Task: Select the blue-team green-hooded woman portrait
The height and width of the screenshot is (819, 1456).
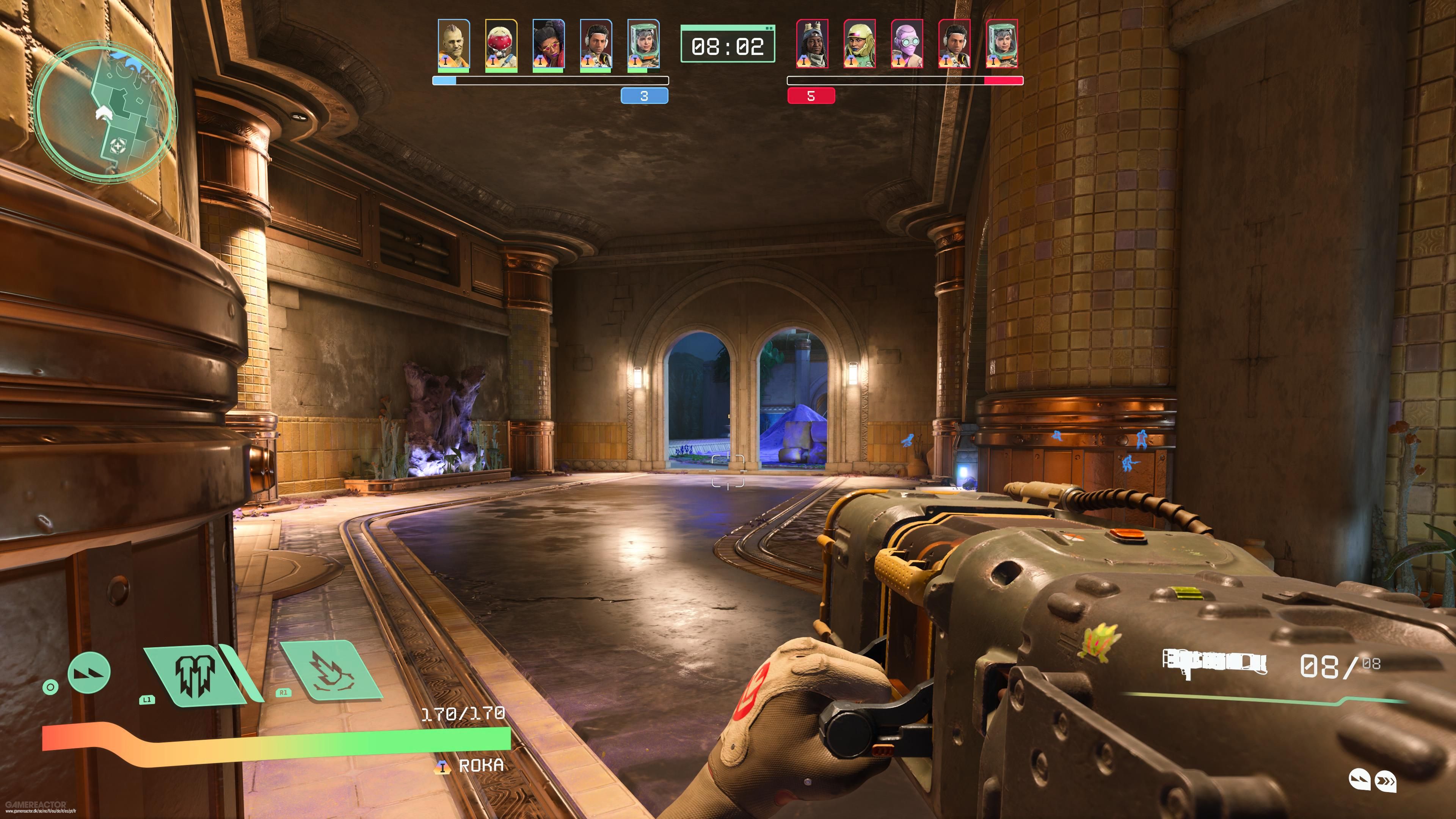Action: point(643,45)
